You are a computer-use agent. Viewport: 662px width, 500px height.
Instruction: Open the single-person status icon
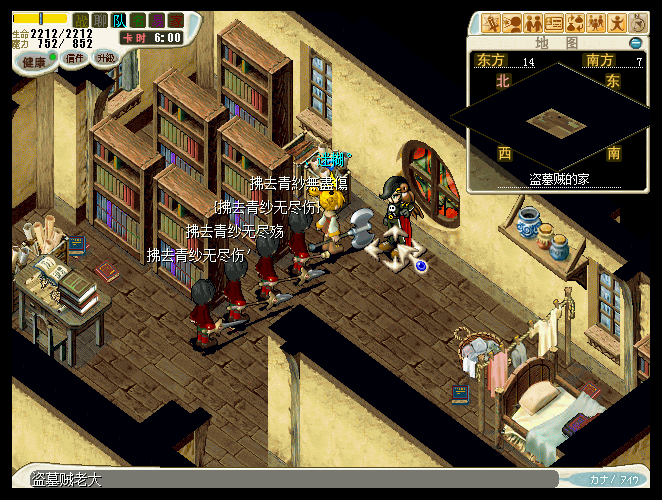tap(616, 22)
